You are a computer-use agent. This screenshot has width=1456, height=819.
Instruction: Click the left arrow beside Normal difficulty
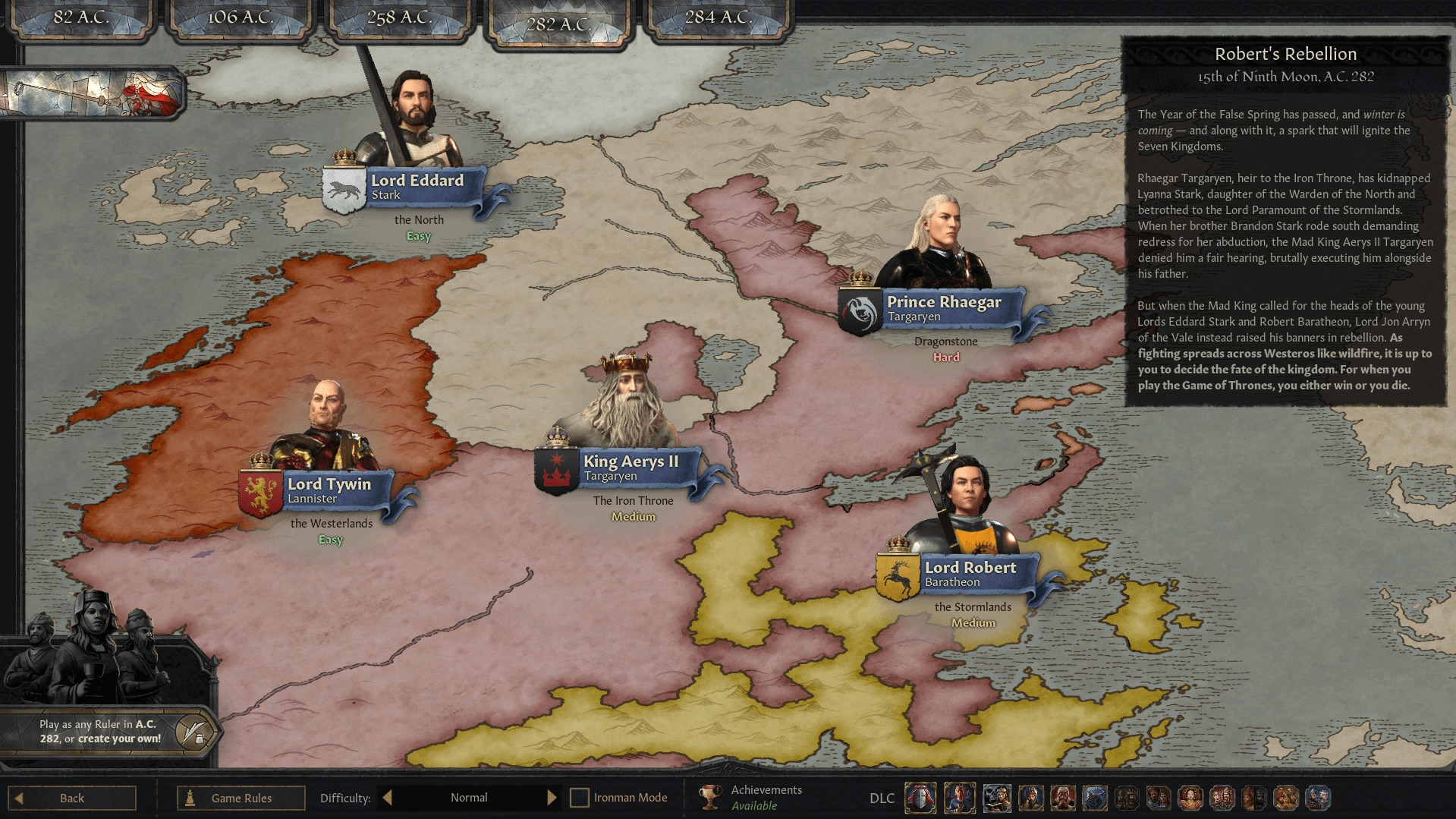387,797
